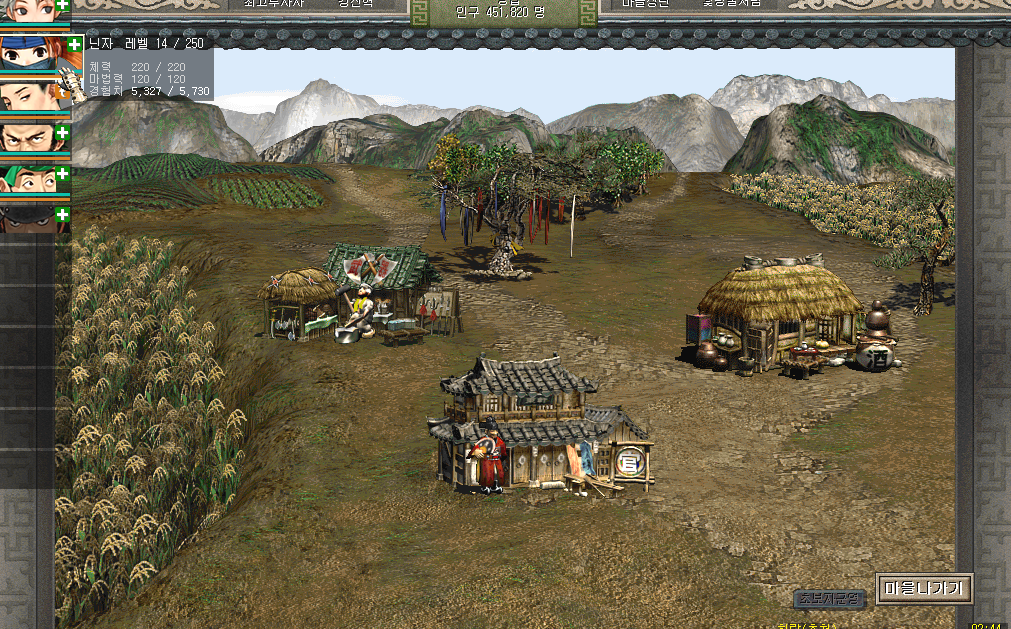Image resolution: width=1011 pixels, height=629 pixels.
Task: Click the green plus beside green bandana portrait
Action: (x=63, y=174)
